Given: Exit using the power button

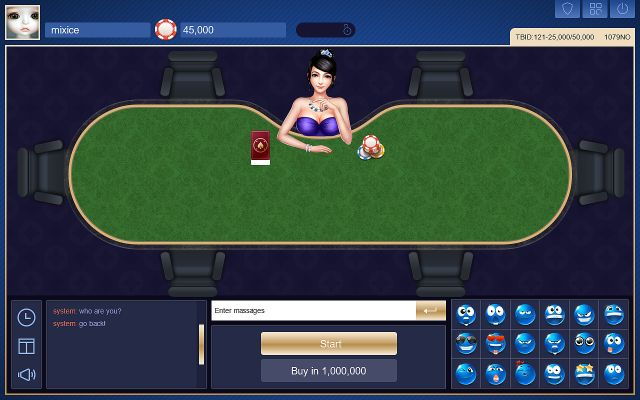Looking at the screenshot, I should [x=625, y=9].
